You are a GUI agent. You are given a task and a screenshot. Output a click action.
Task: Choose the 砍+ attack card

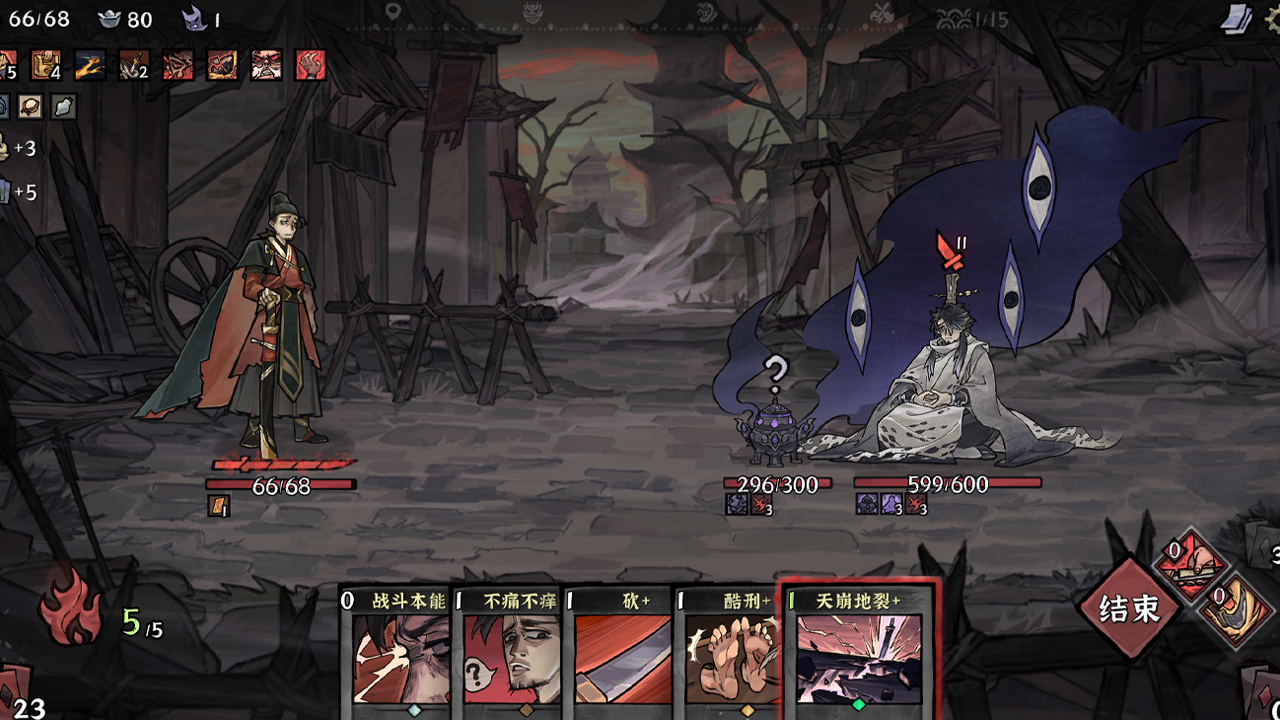click(x=621, y=652)
